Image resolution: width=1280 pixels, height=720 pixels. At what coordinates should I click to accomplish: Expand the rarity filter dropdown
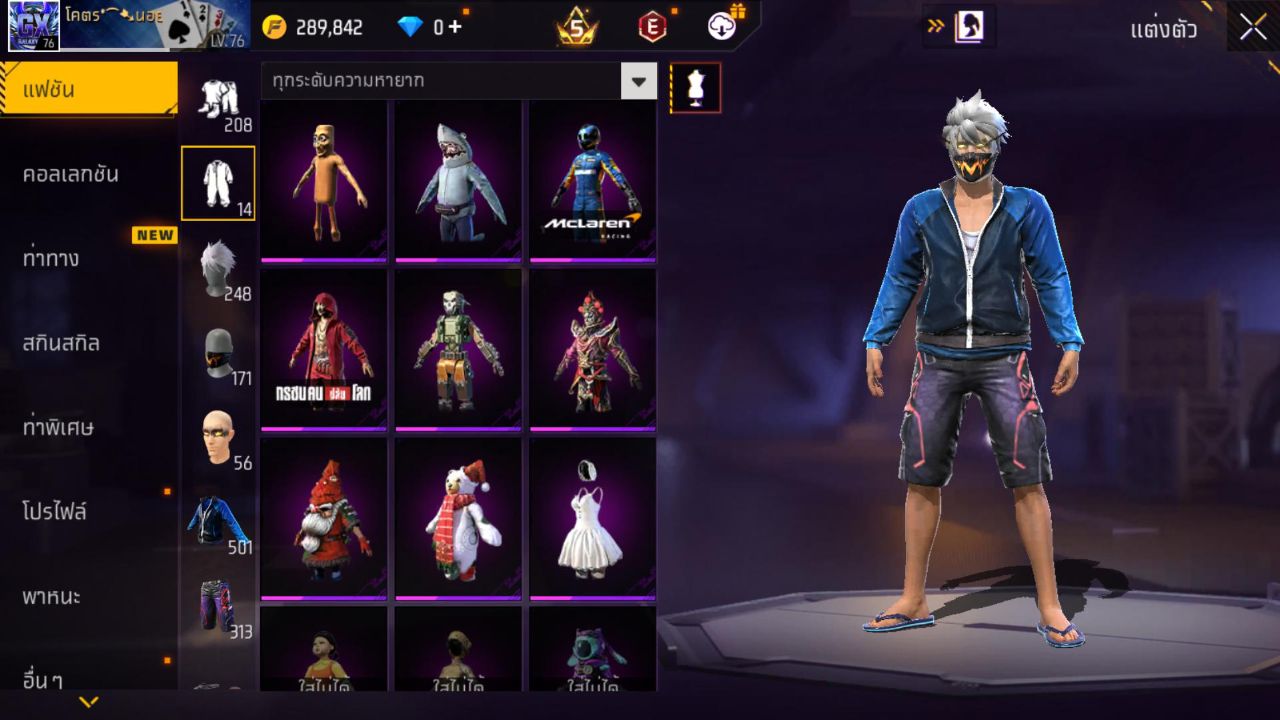click(x=640, y=81)
